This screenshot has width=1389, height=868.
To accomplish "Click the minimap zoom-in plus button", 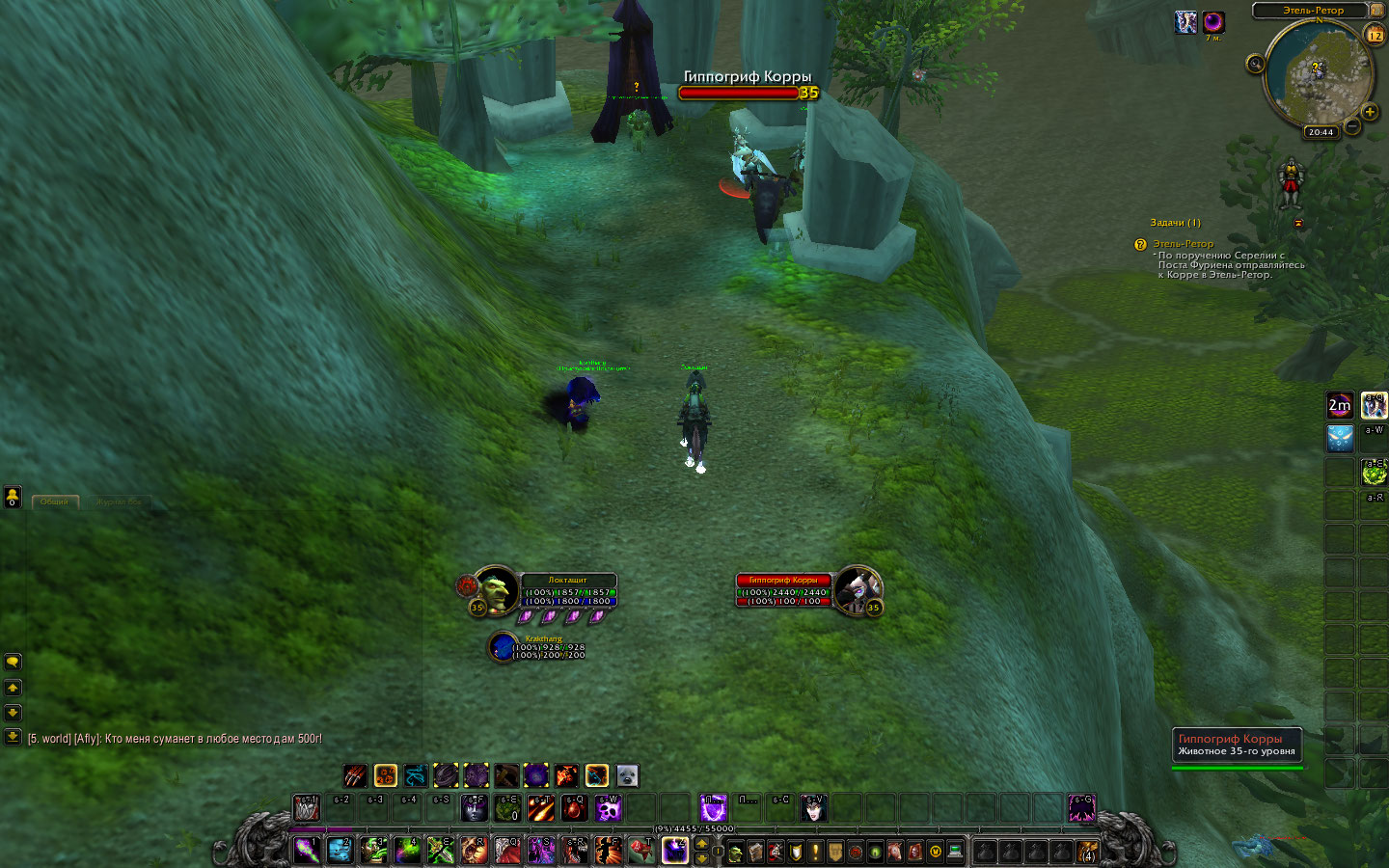I will click(x=1370, y=112).
